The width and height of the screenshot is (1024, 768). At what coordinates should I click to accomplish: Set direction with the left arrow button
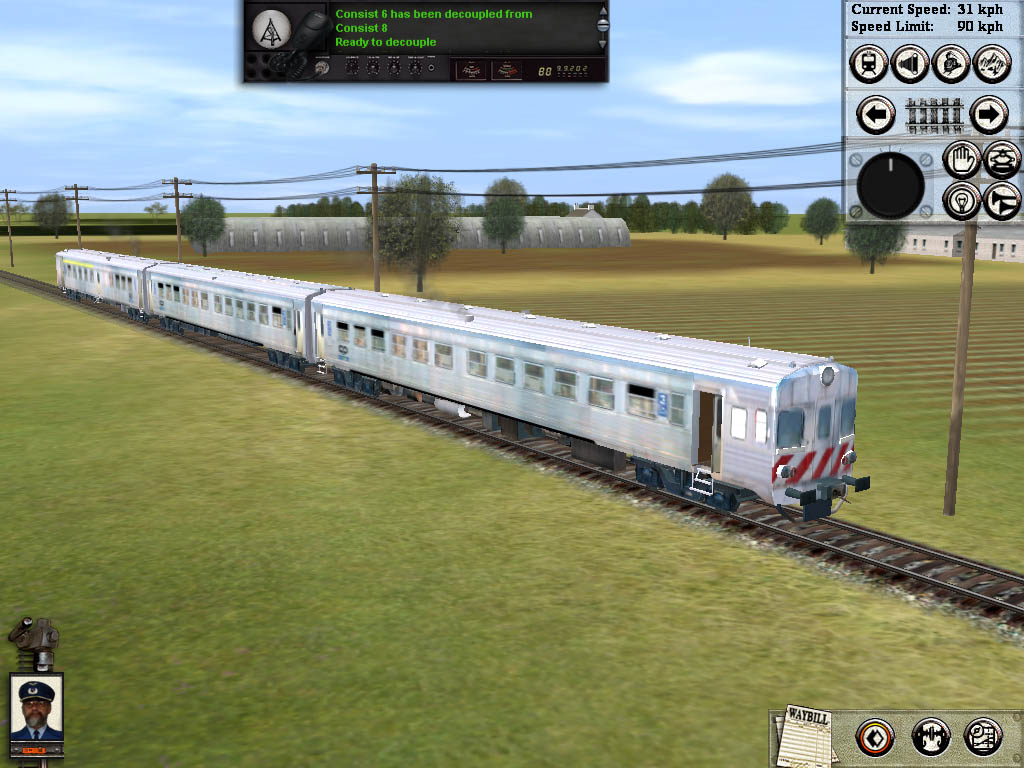coord(877,115)
